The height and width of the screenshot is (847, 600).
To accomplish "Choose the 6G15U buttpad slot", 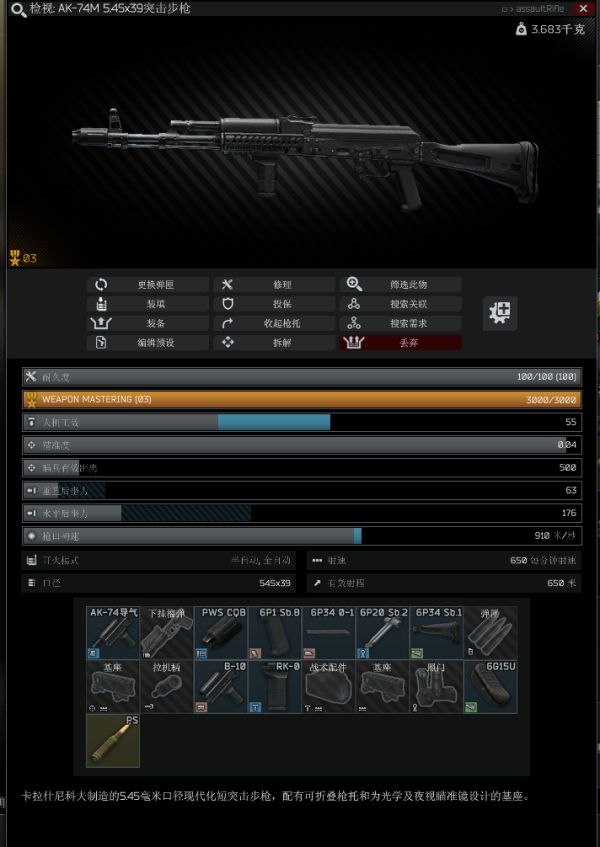I will pos(491,686).
